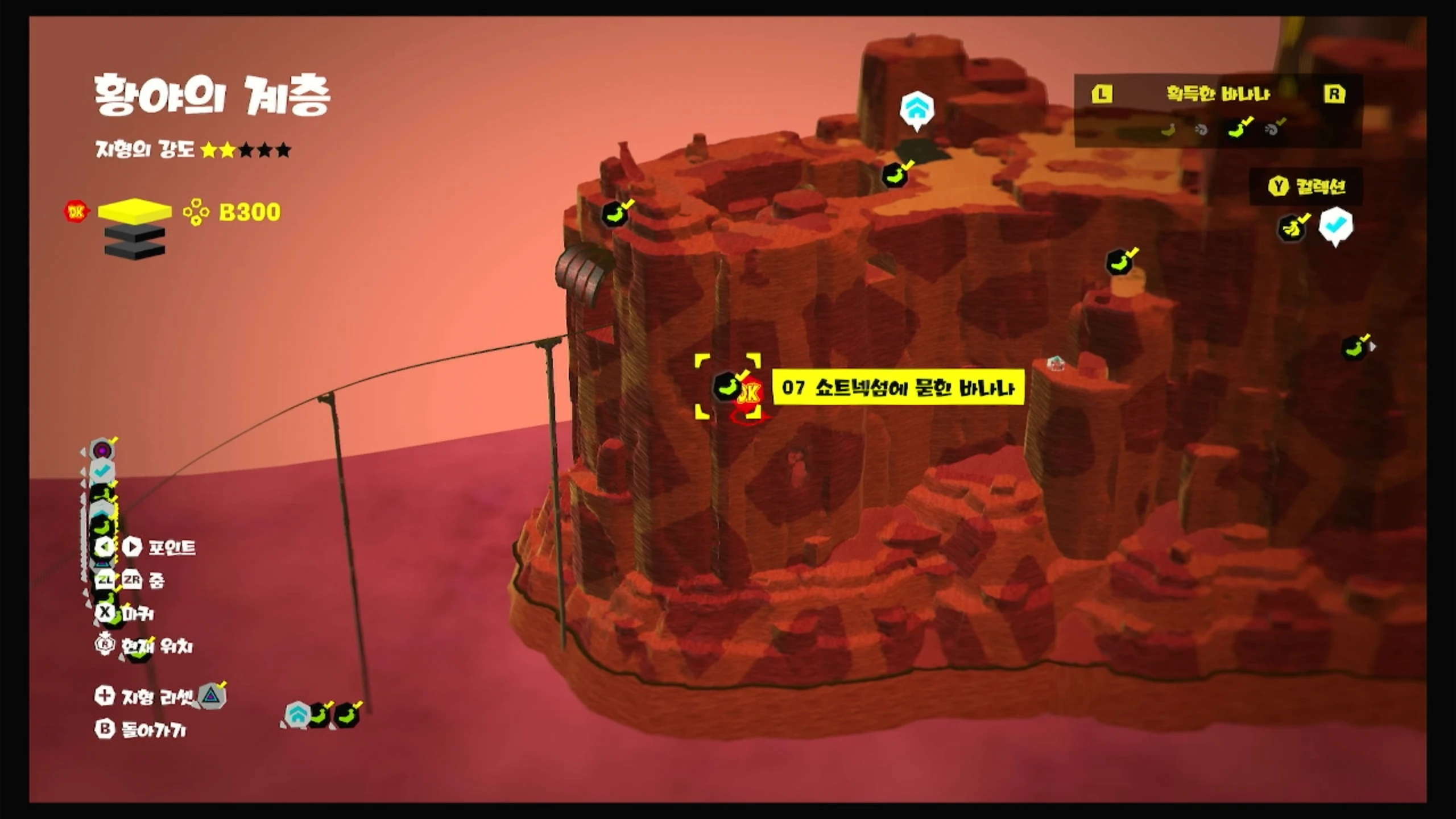Select the gray triangle marker near 지형 리셋
1456x819 pixels.
pyautogui.click(x=212, y=695)
